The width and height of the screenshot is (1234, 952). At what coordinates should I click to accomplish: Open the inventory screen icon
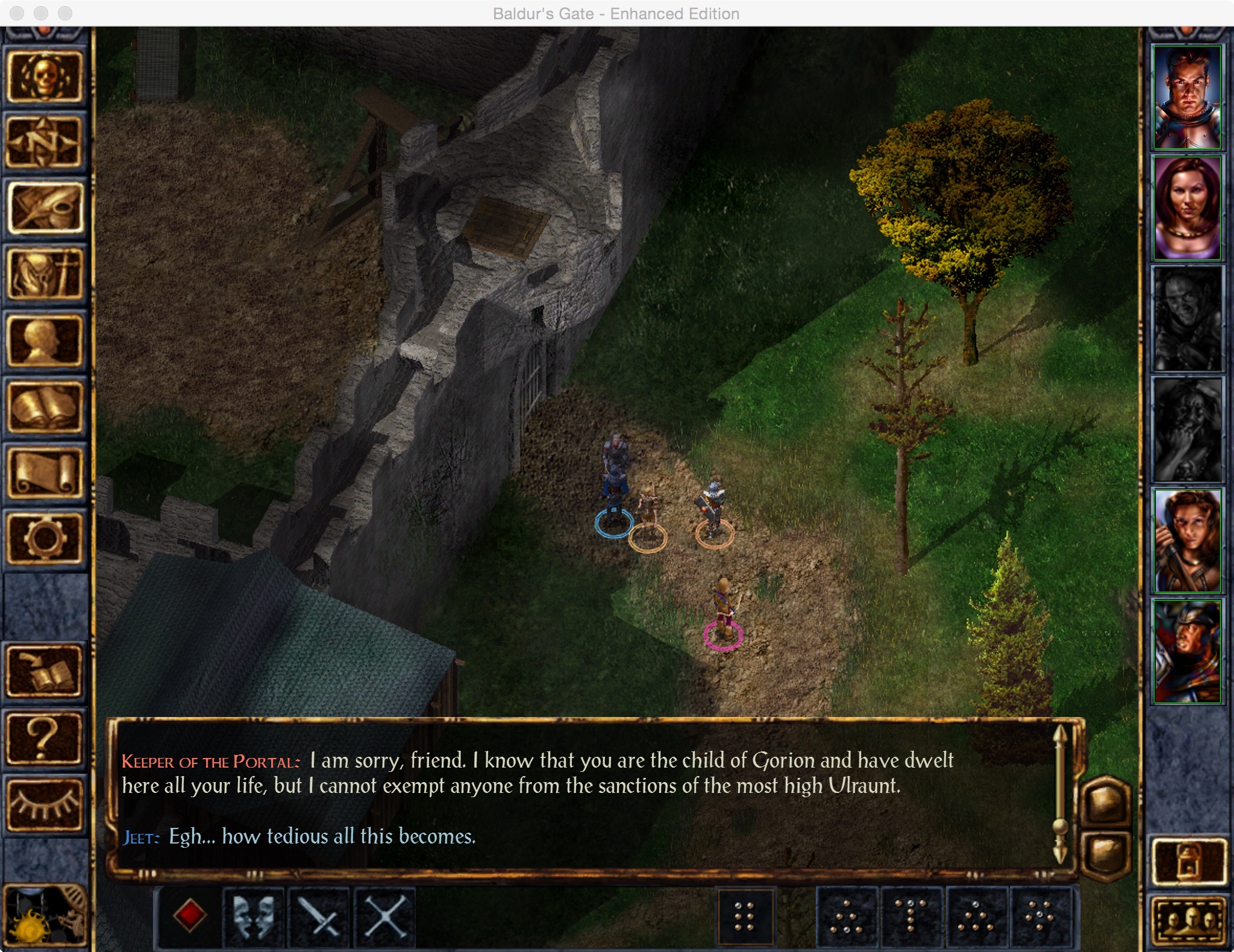point(45,275)
